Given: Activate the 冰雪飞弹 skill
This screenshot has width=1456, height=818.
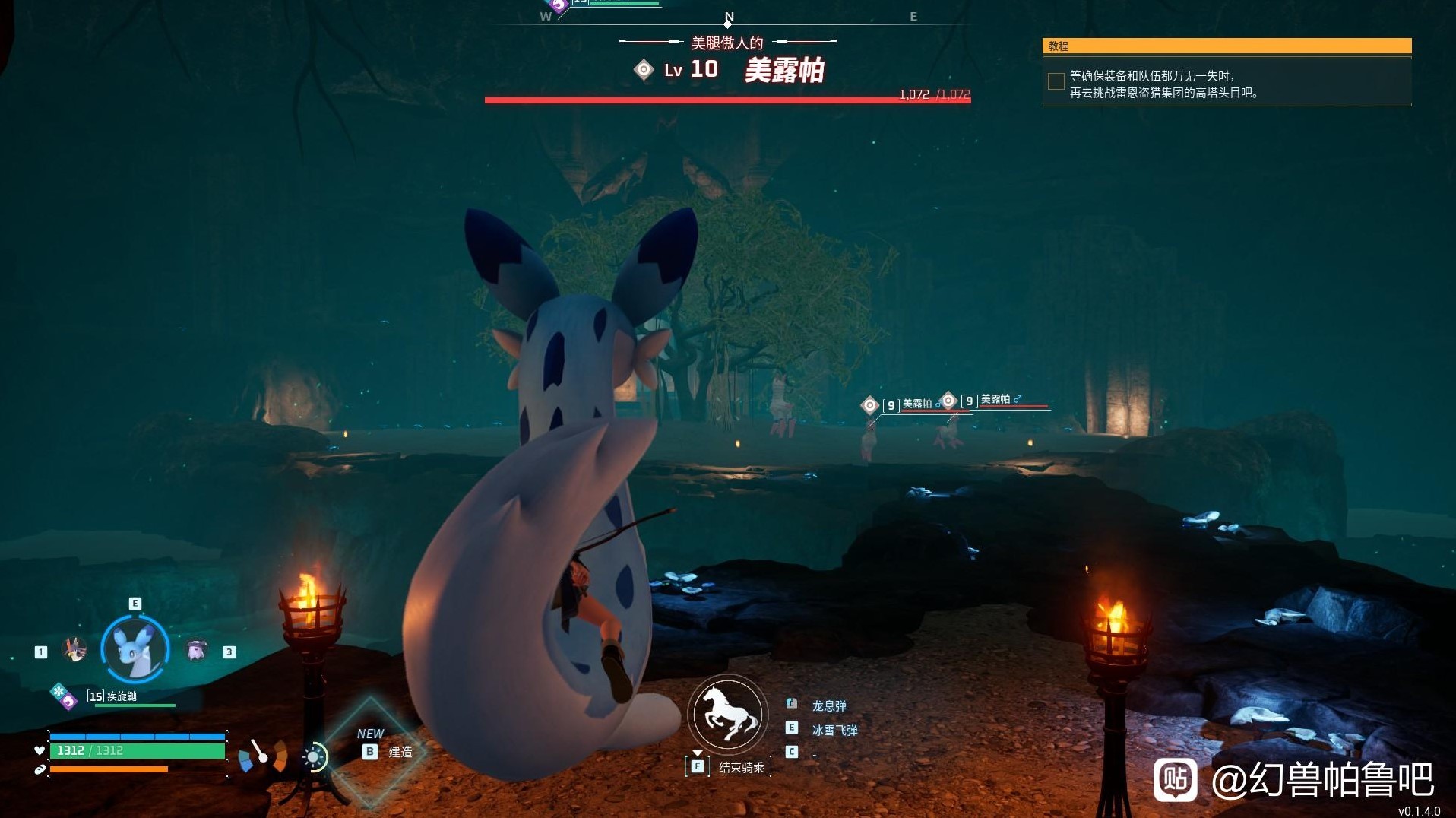Looking at the screenshot, I should 834,730.
